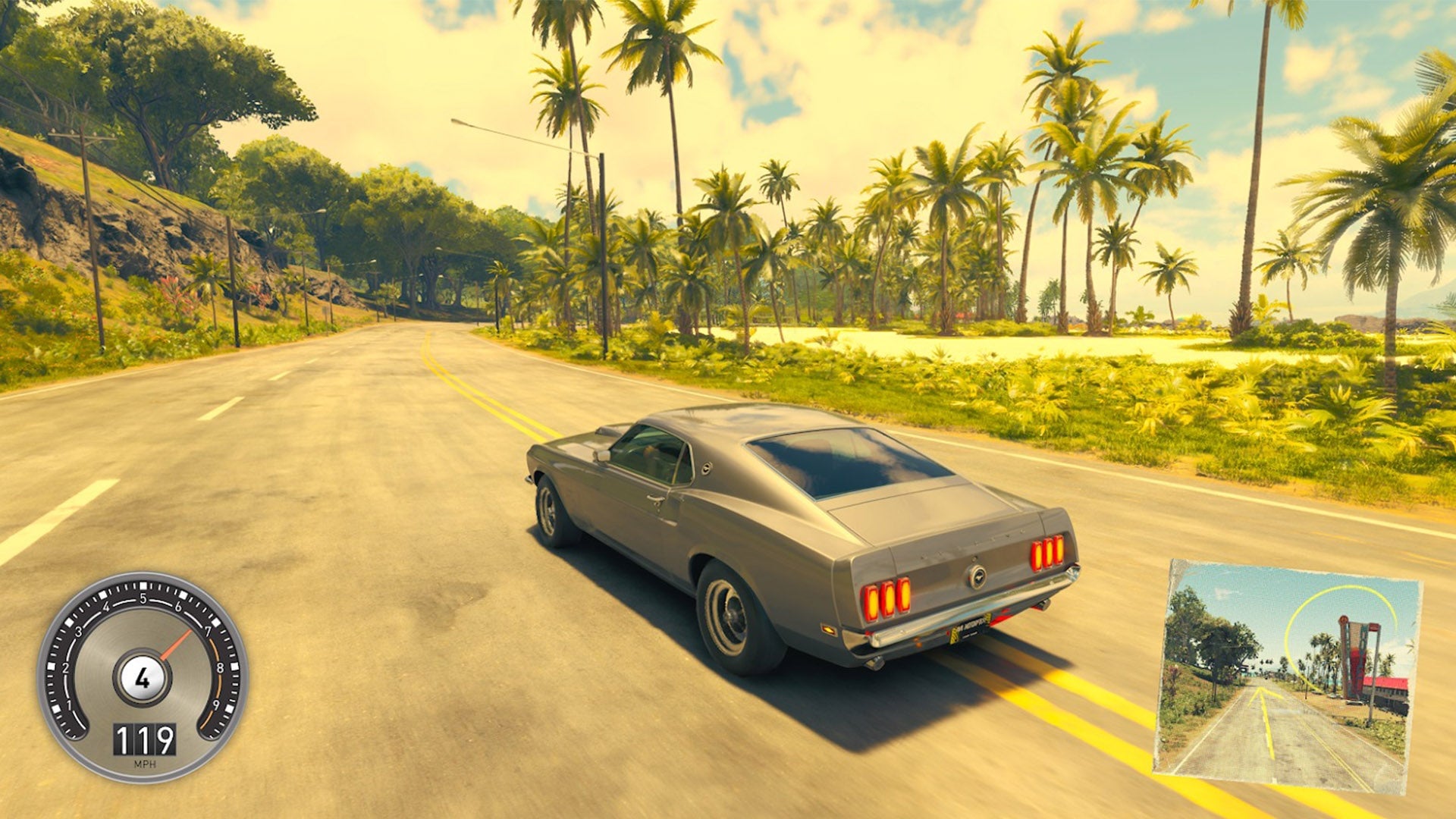Click the number 1 on the tachometer
This screenshot has height=819, width=1456.
click(x=70, y=703)
